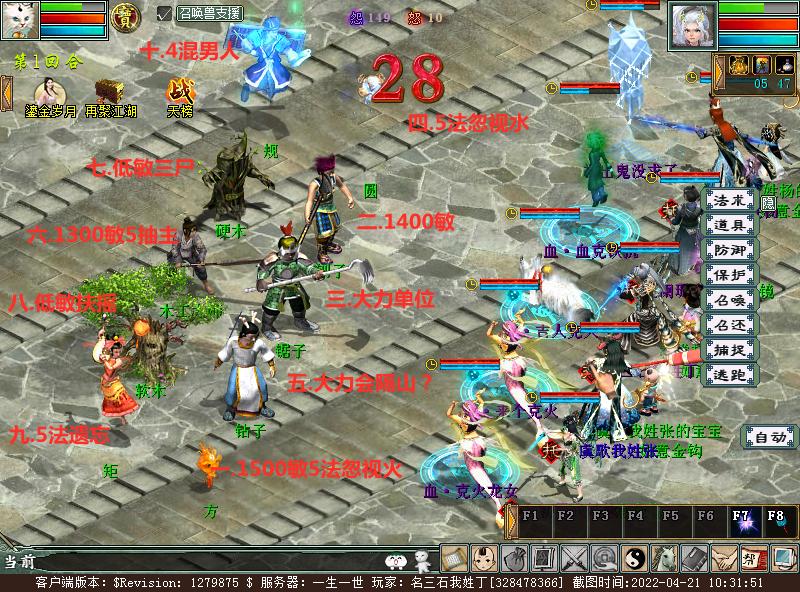Open the 天榜 battle ranking icon
The height and width of the screenshot is (592, 800).
click(181, 92)
